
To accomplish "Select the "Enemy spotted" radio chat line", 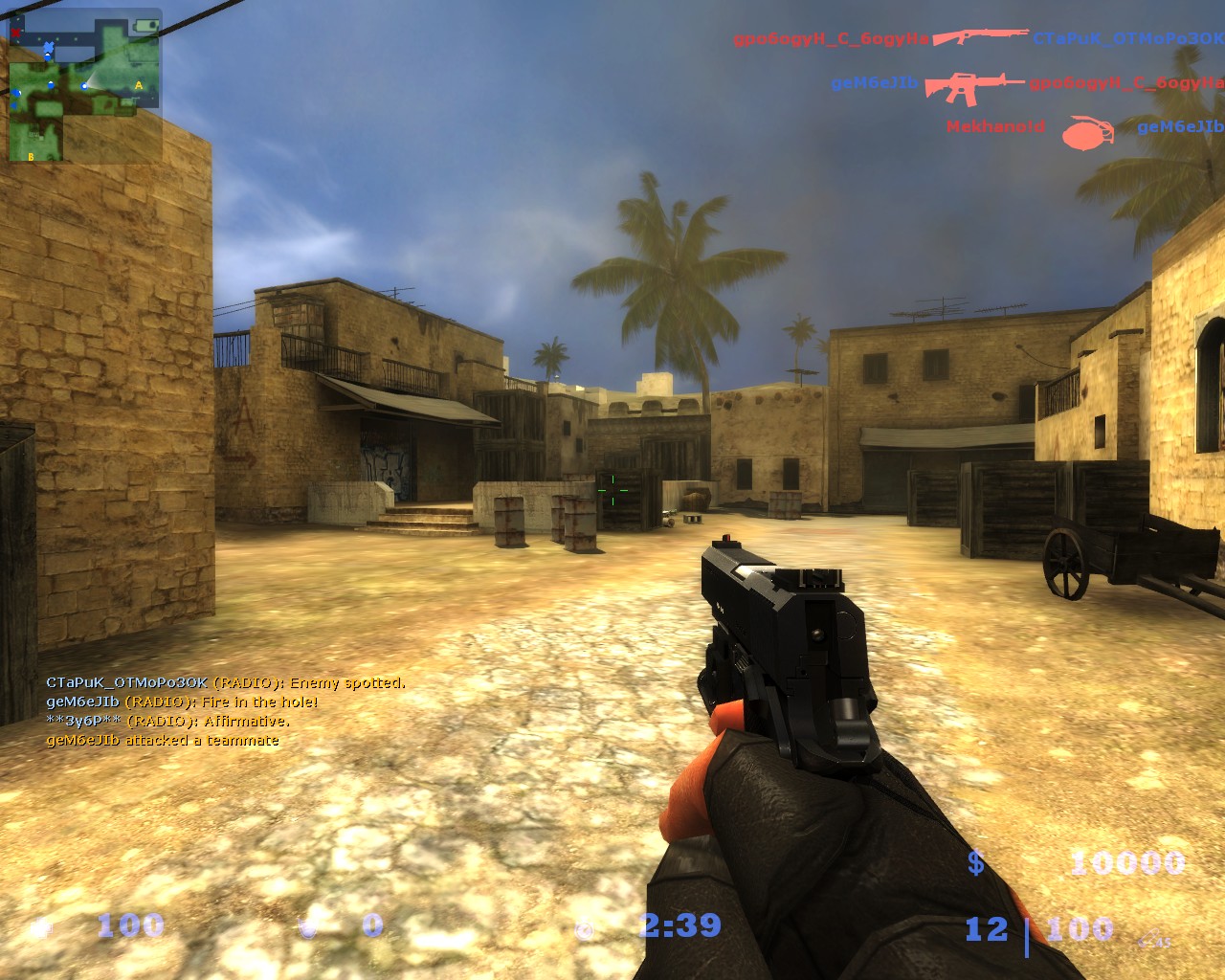I will tap(226, 683).
